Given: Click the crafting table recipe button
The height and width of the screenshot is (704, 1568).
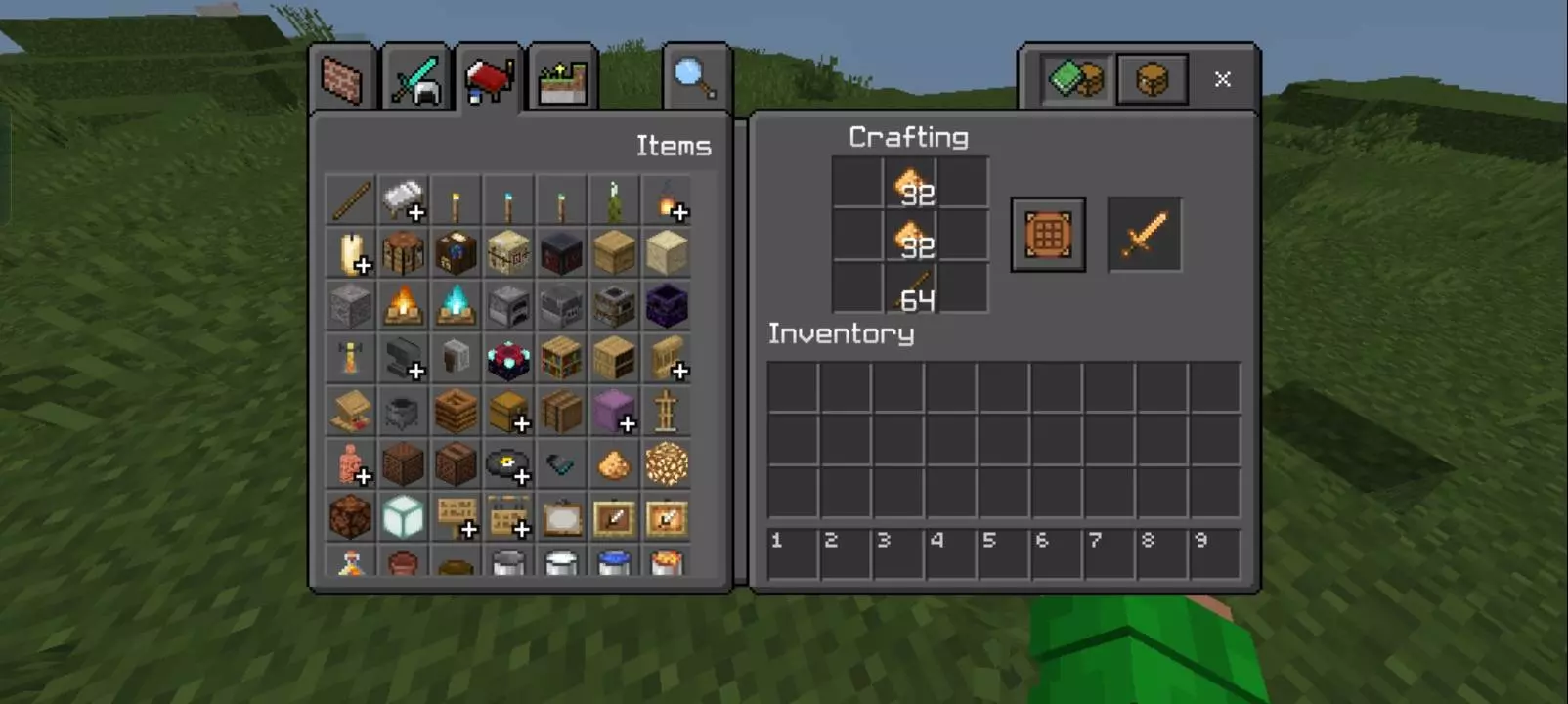Looking at the screenshot, I should click(x=1048, y=235).
